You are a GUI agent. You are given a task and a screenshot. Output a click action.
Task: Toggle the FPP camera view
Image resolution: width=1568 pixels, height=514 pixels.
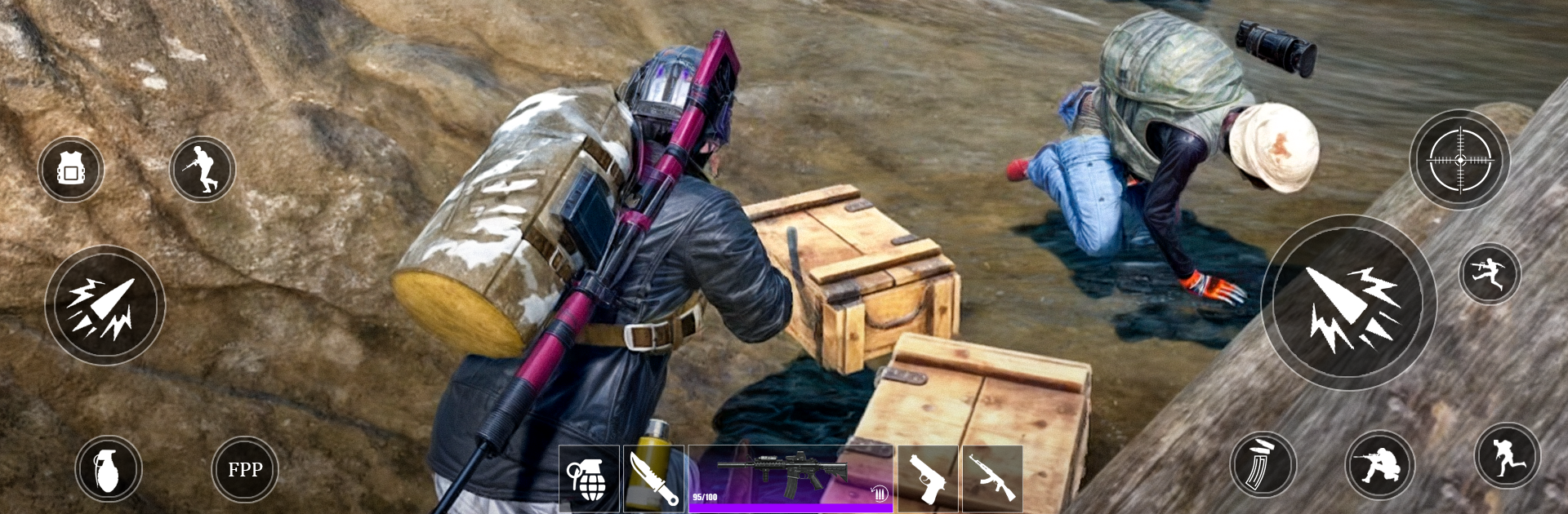pyautogui.click(x=245, y=469)
